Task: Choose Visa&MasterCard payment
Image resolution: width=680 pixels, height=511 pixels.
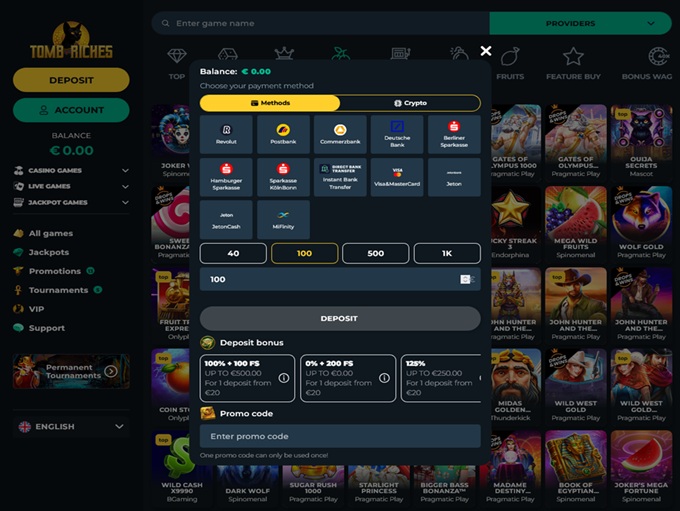Action: (397, 177)
